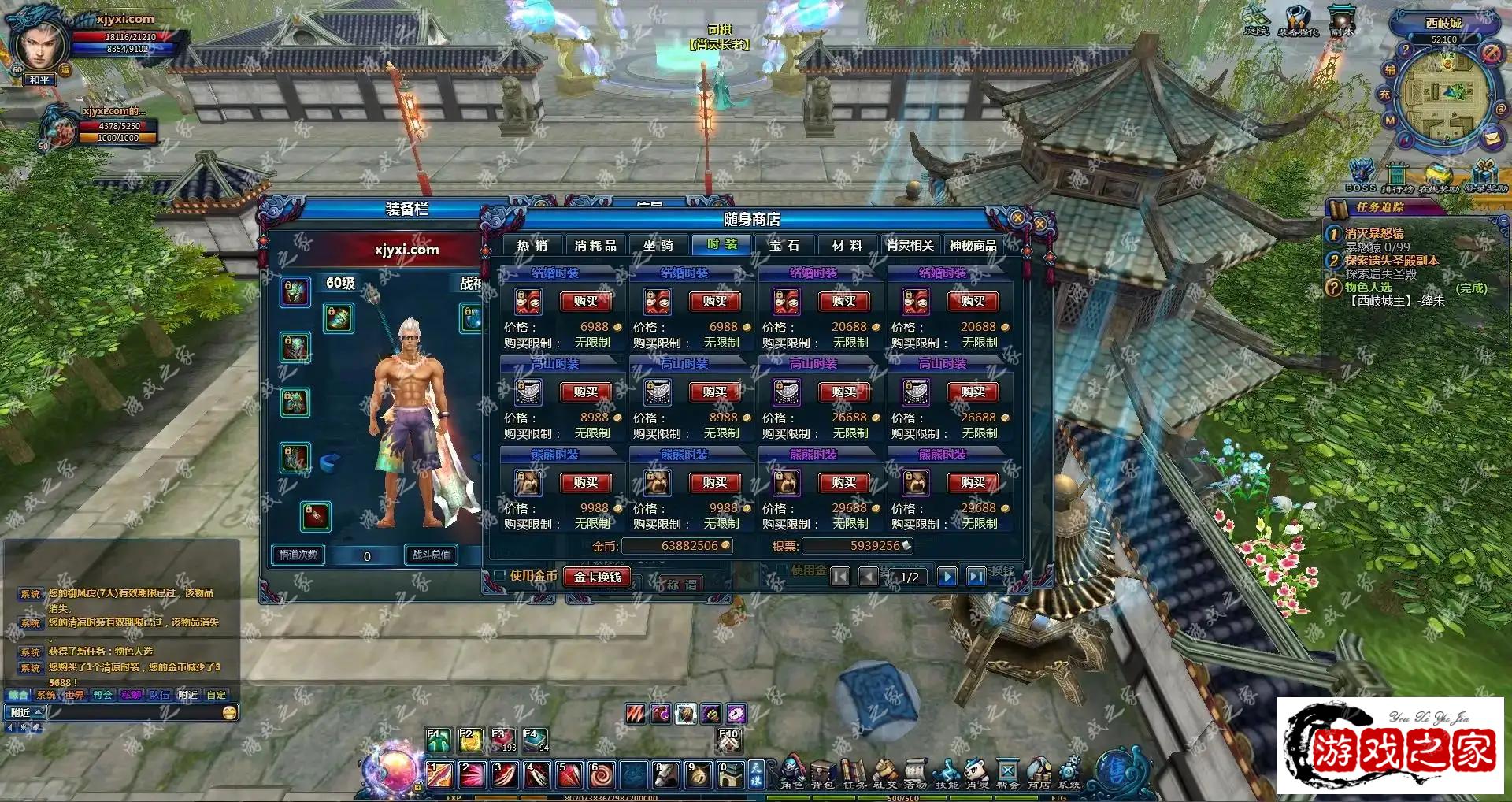Open the chat emoji smiley picker
The height and width of the screenshot is (802, 1512).
click(229, 712)
